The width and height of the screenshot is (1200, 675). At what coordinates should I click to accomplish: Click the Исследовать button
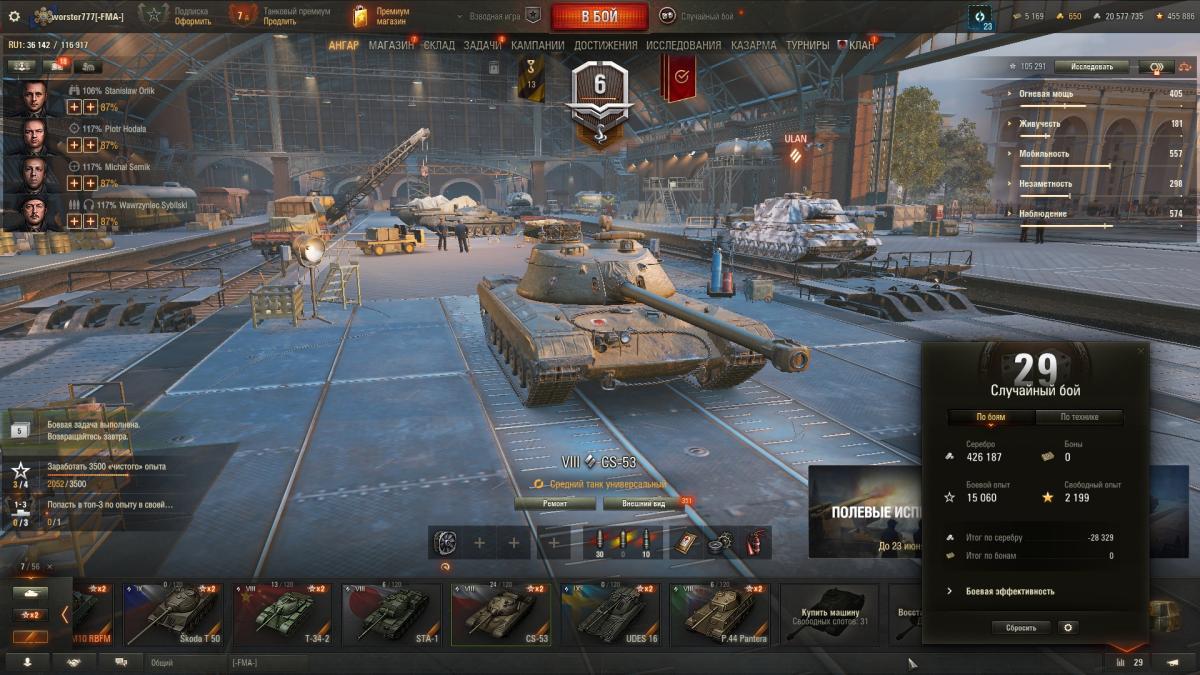tap(1091, 67)
